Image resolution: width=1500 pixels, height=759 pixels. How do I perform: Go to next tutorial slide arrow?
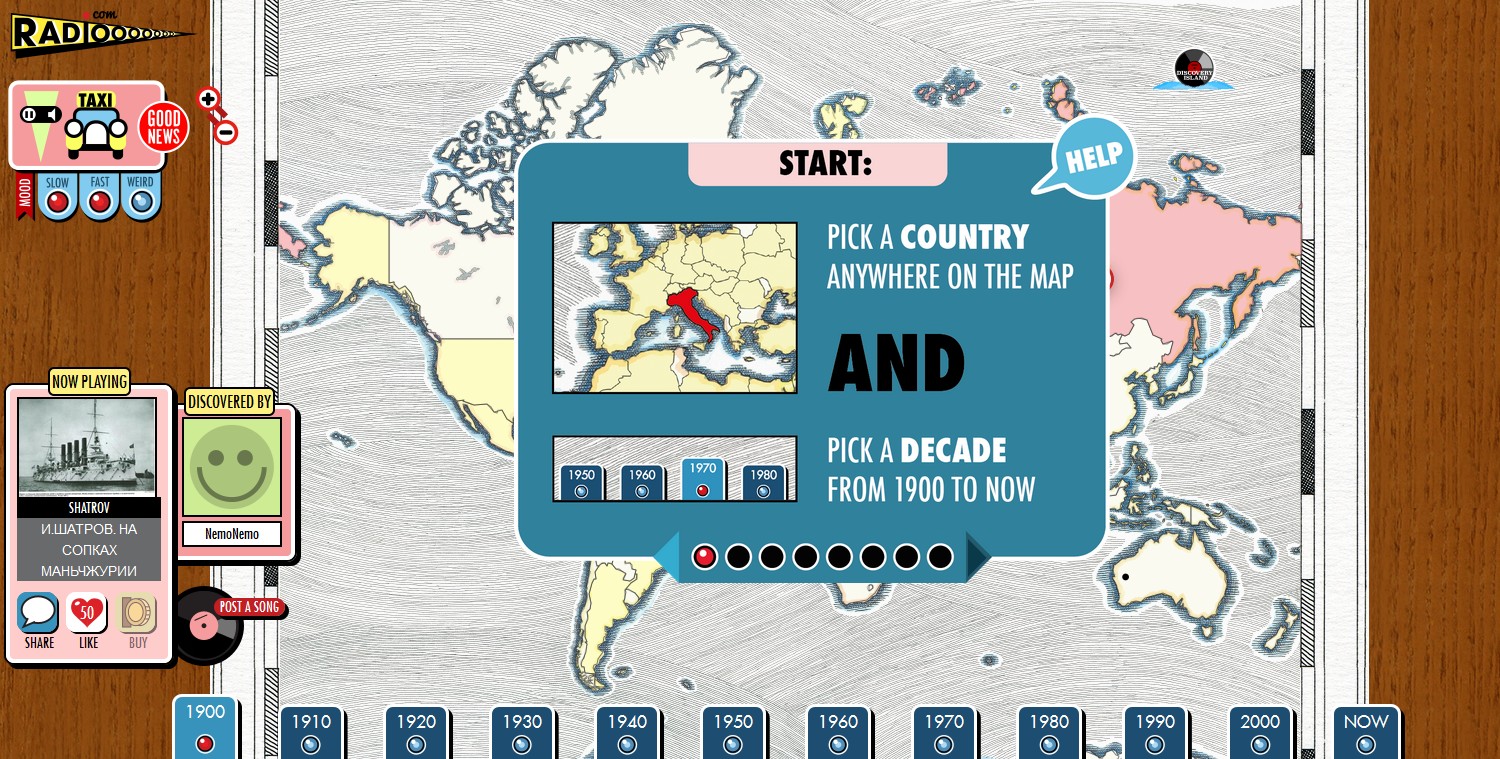pyautogui.click(x=977, y=557)
